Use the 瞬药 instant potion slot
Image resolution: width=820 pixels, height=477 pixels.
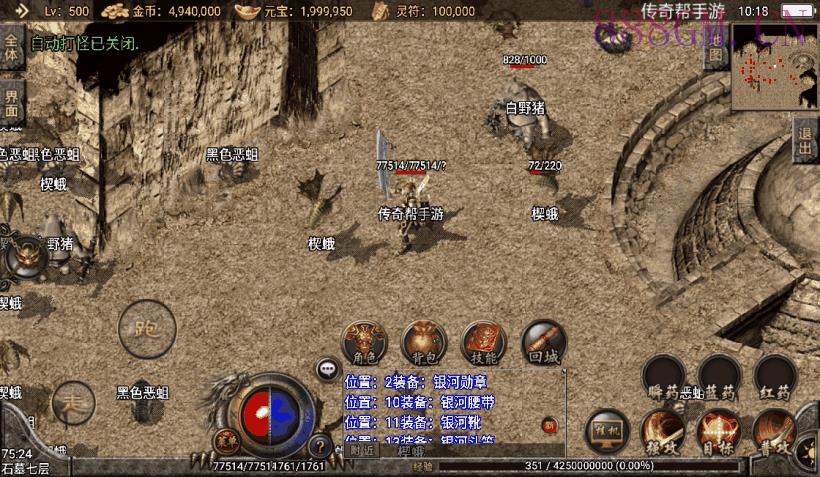(663, 377)
